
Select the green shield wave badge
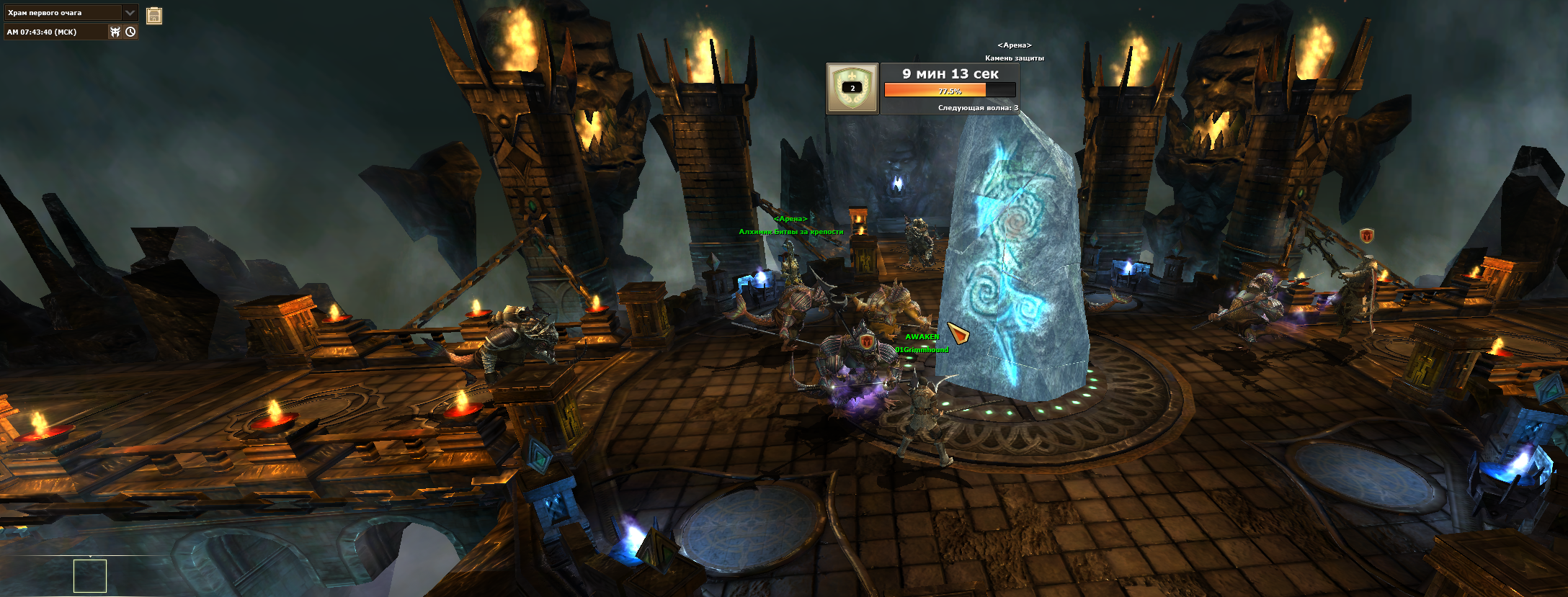click(852, 89)
